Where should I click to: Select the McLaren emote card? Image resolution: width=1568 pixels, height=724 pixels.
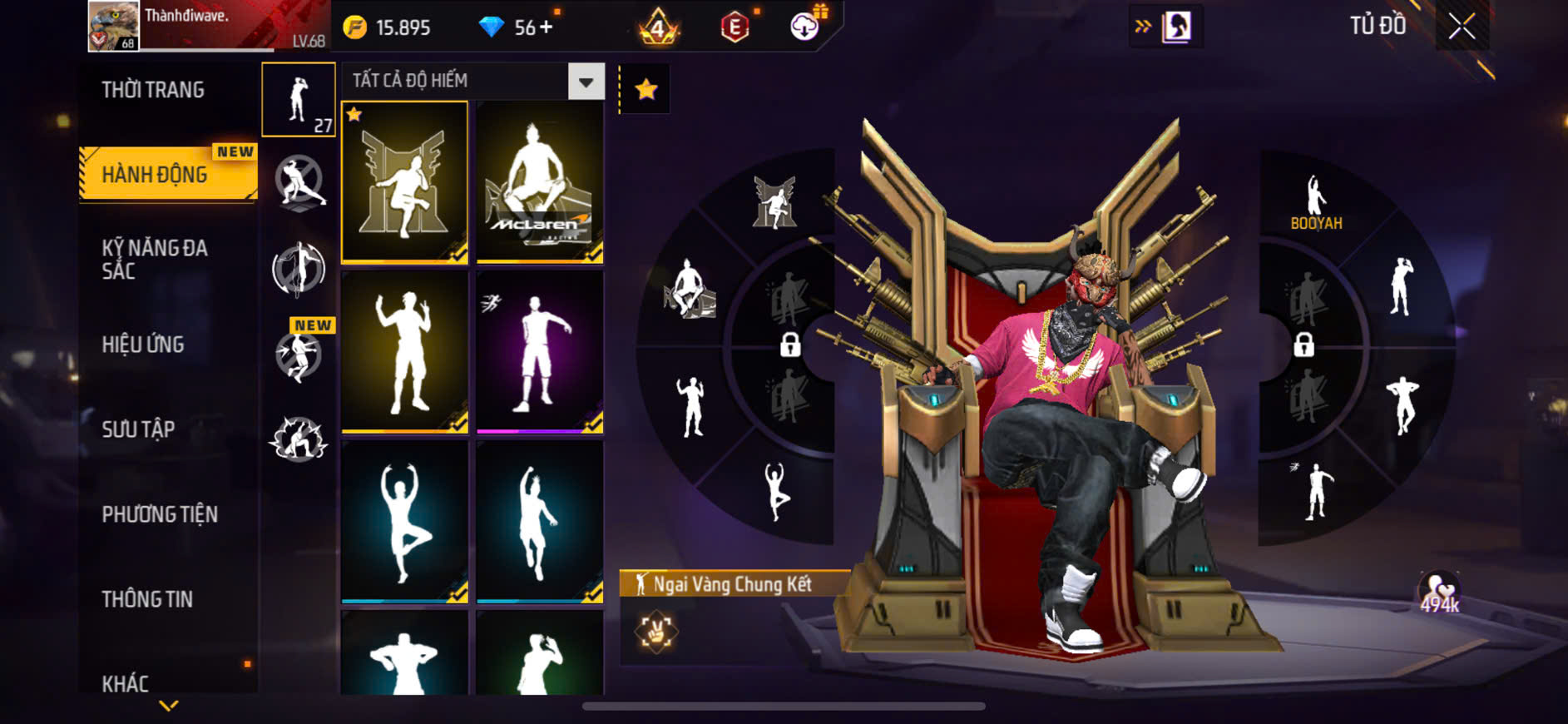(540, 183)
